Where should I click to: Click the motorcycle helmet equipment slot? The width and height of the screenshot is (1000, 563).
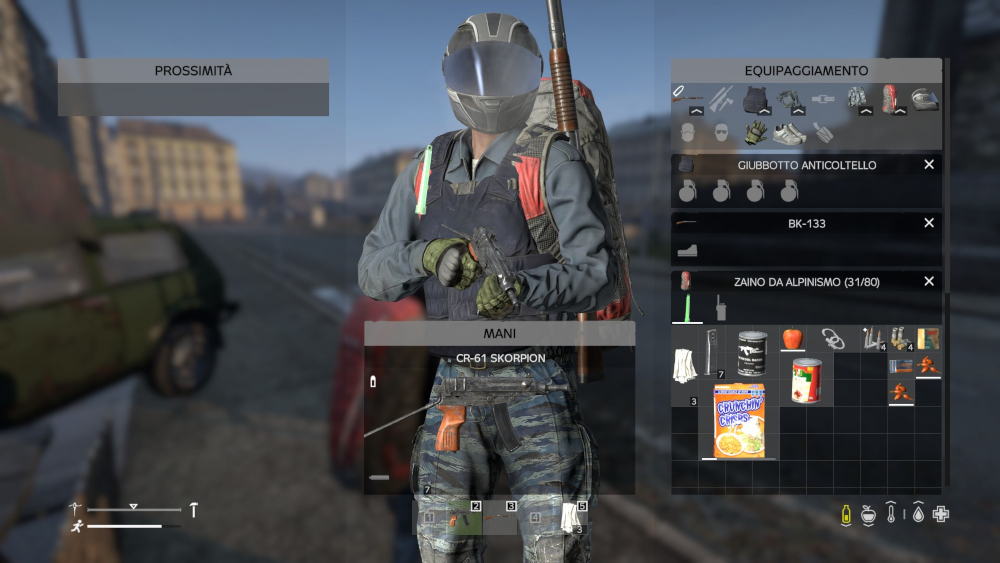[x=926, y=99]
